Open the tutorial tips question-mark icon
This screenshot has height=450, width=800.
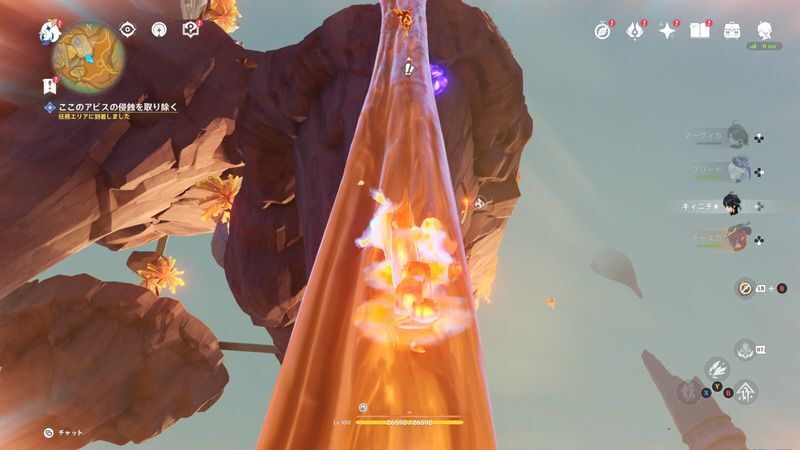(x=191, y=30)
